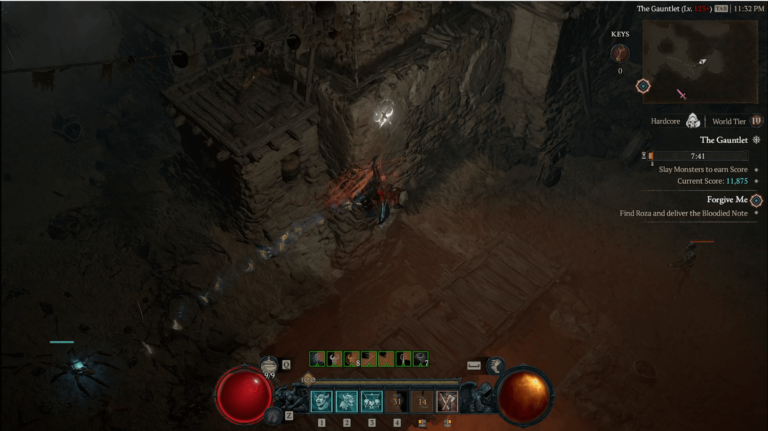Image resolution: width=768 pixels, height=431 pixels.
Task: Activate the first skill slot ability
Action: [x=322, y=401]
